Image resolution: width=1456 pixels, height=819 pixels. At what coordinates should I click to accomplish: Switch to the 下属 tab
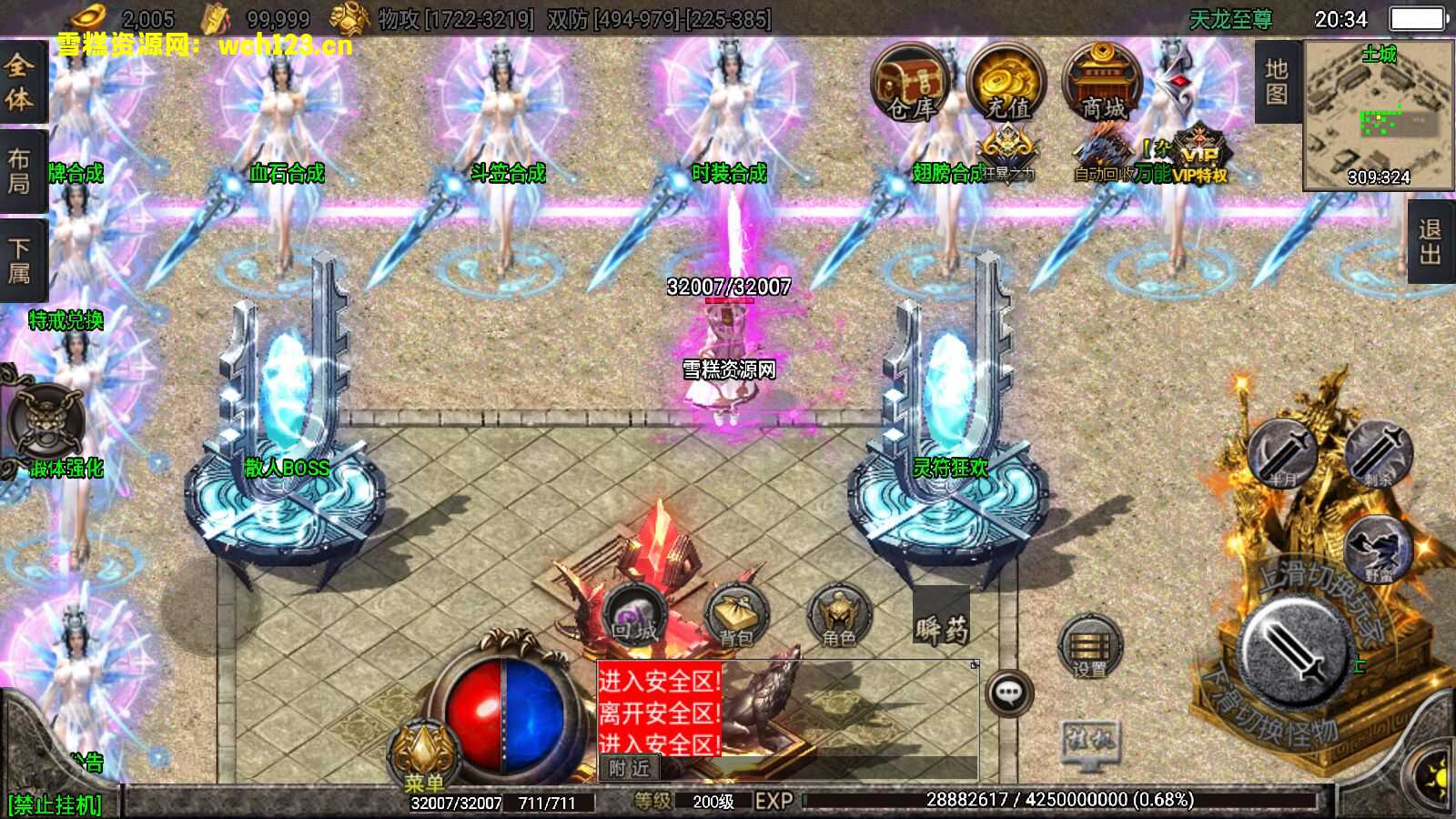tap(20, 260)
